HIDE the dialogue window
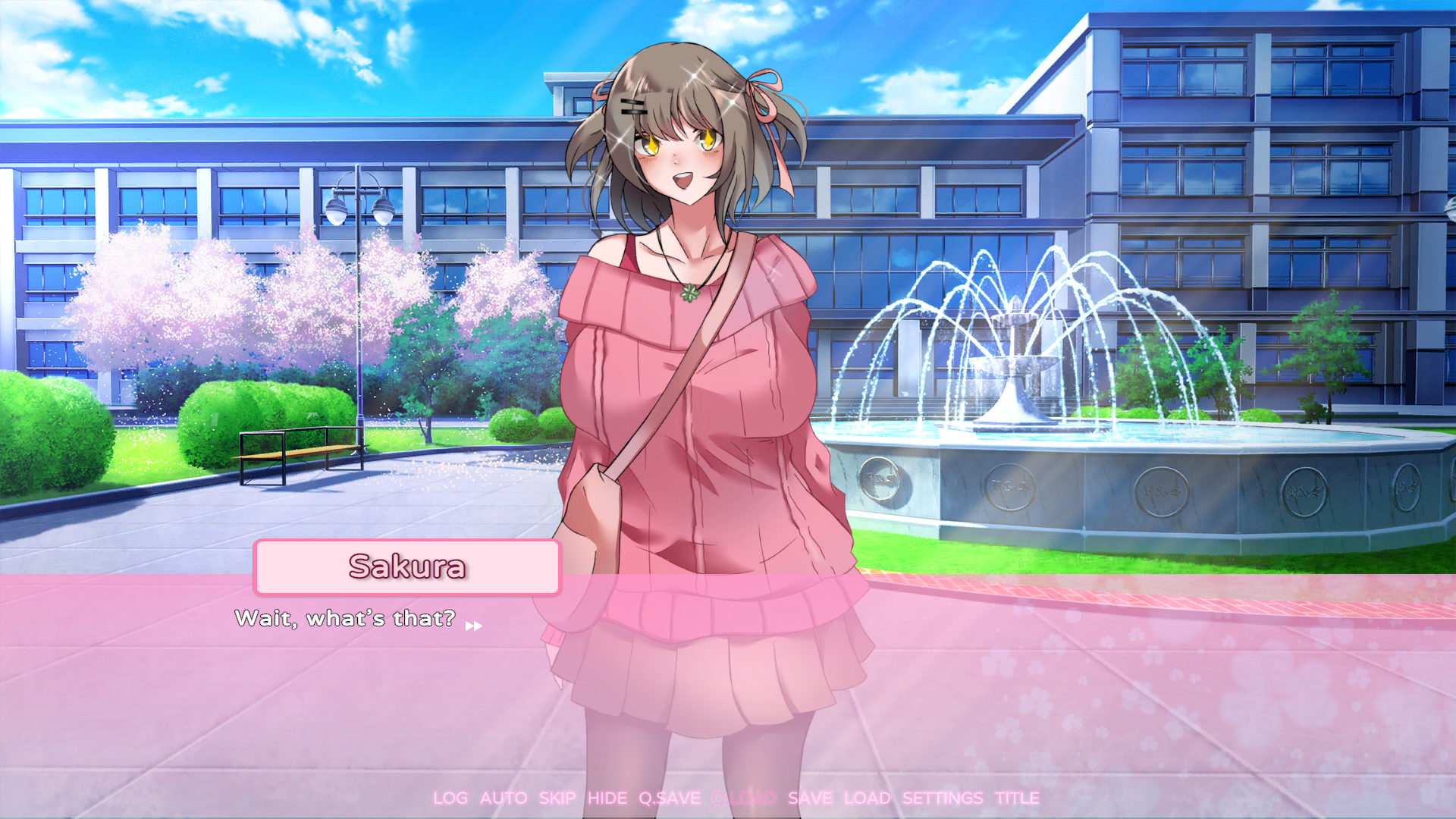Image resolution: width=1456 pixels, height=819 pixels. point(607,798)
